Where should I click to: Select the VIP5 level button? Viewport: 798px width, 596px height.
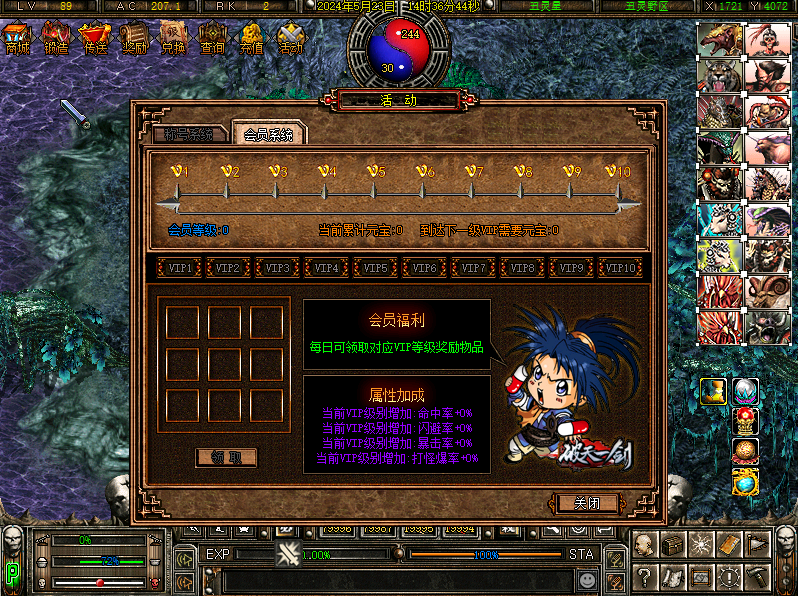376,268
